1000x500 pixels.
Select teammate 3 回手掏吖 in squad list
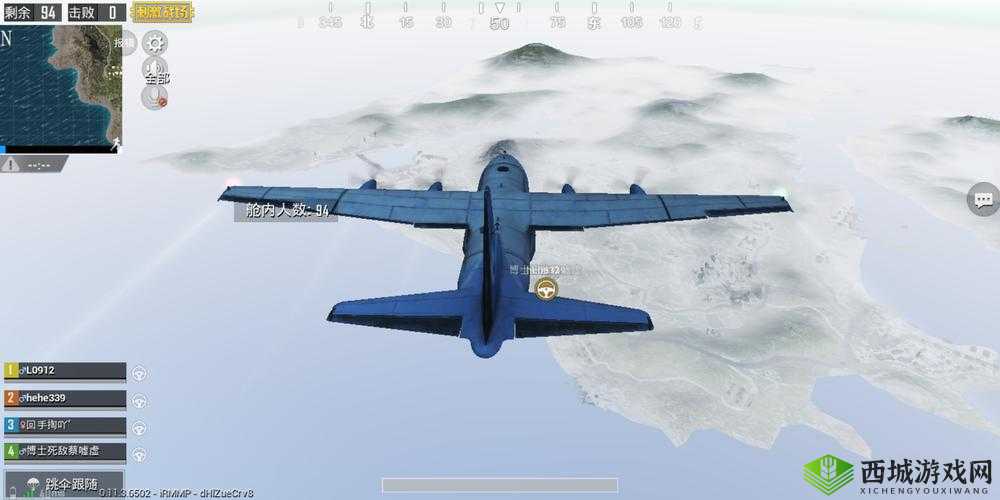pyautogui.click(x=65, y=425)
